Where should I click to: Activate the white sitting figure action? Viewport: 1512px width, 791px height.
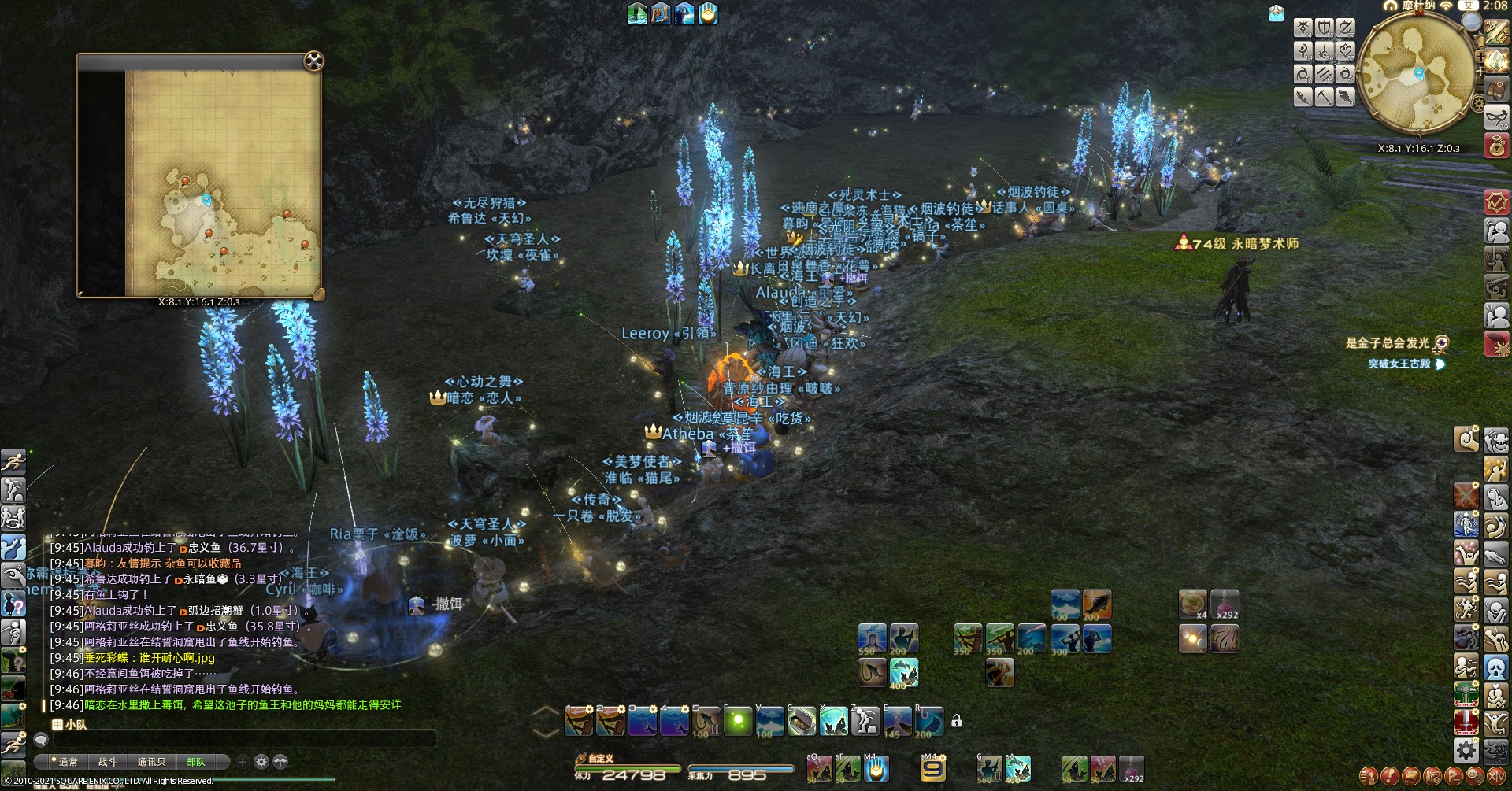tap(865, 721)
